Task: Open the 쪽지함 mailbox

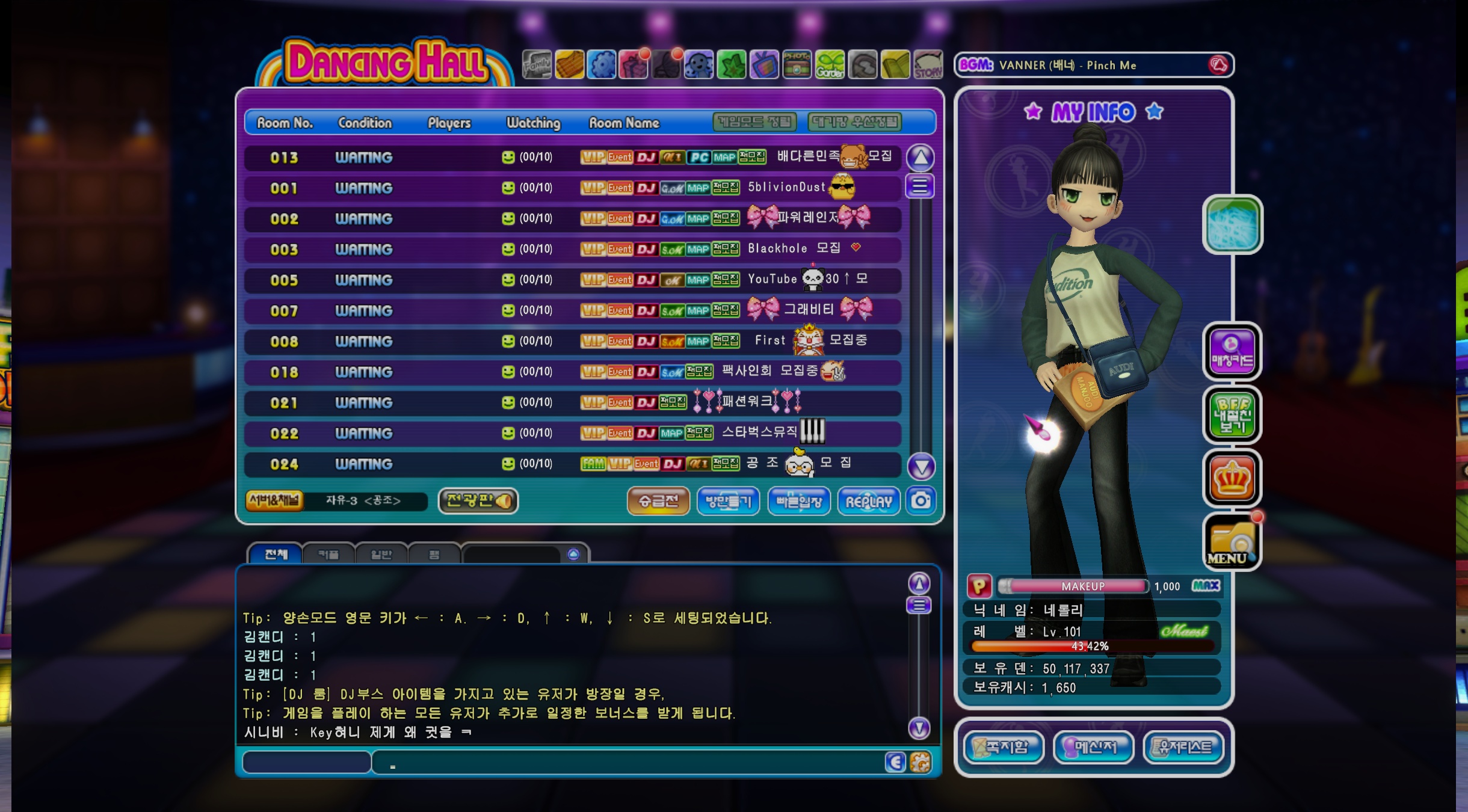Action: click(1004, 747)
